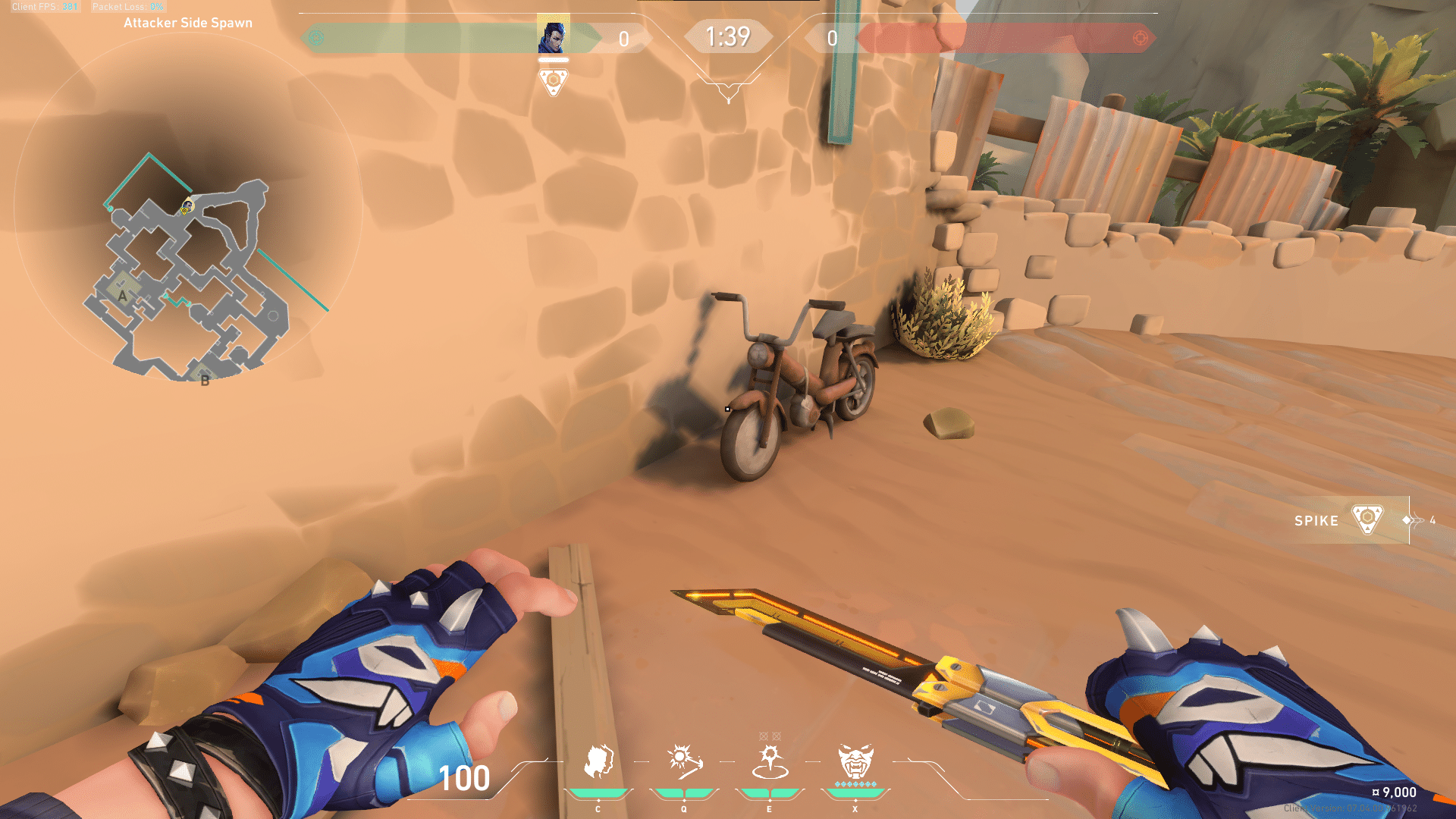This screenshot has height=819, width=1456.
Task: Use the Blindside flash ability icon
Action: click(x=684, y=761)
